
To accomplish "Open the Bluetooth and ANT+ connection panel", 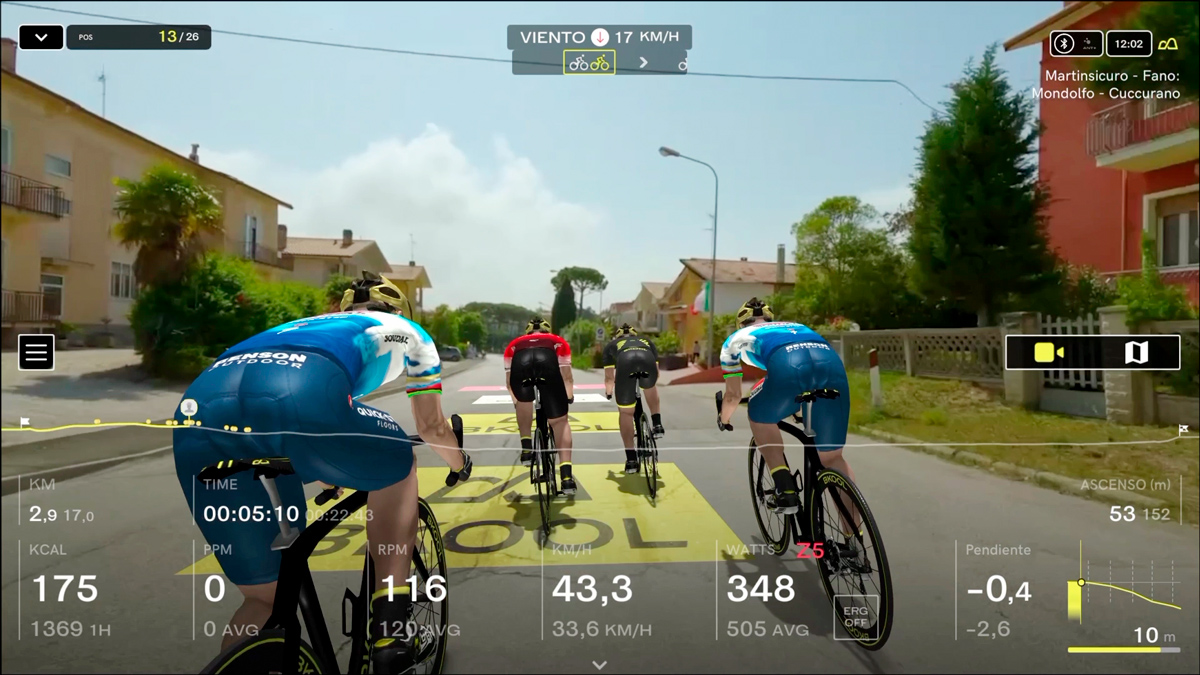I will [x=1076, y=44].
